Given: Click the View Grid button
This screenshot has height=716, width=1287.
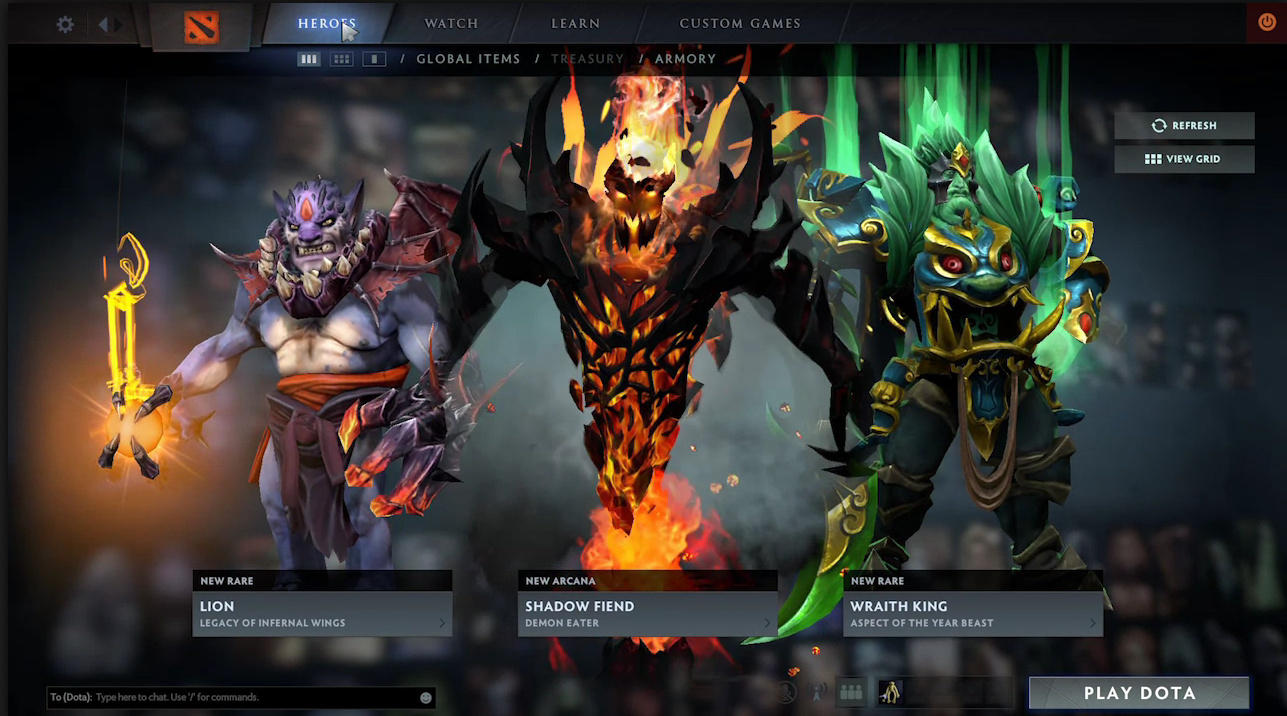Looking at the screenshot, I should pos(1184,159).
